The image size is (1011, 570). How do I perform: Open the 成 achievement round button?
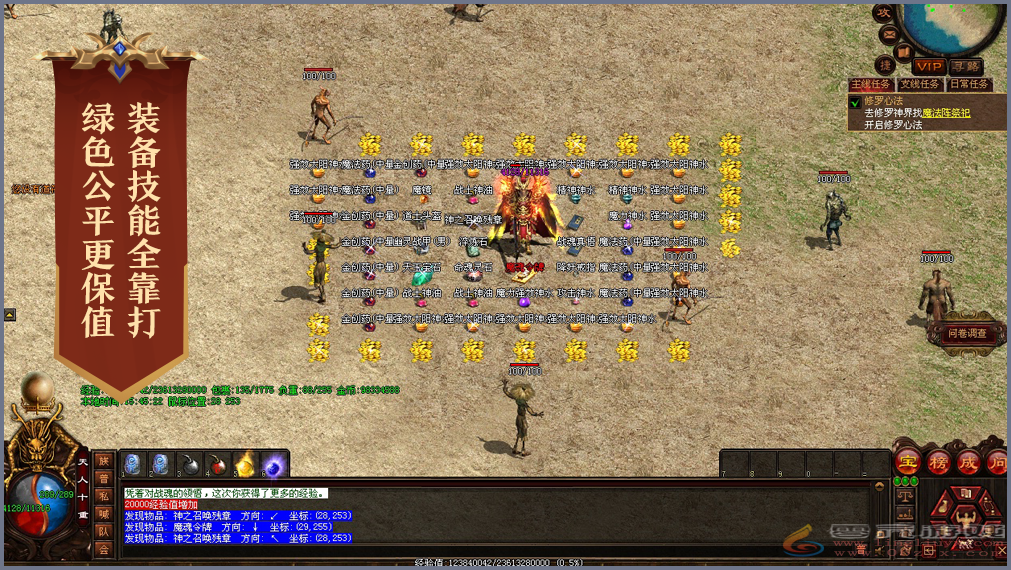pos(968,462)
